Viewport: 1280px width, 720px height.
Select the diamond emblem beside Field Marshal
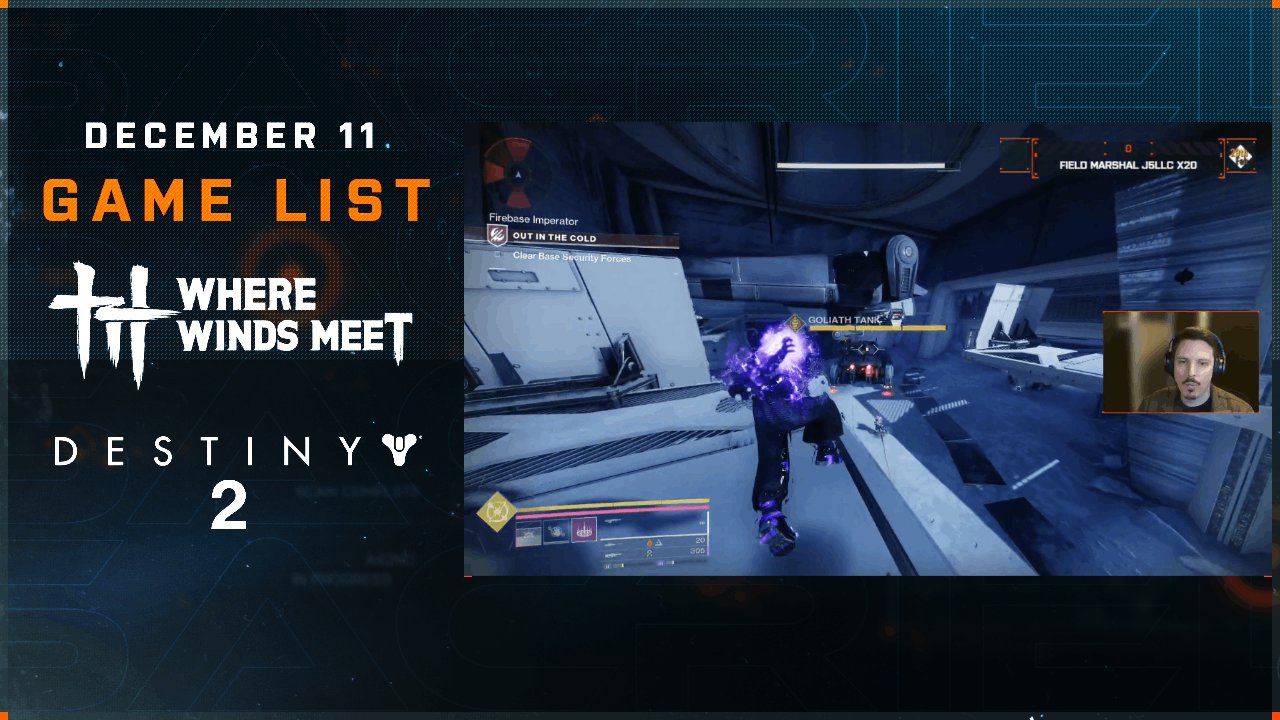click(x=1241, y=157)
